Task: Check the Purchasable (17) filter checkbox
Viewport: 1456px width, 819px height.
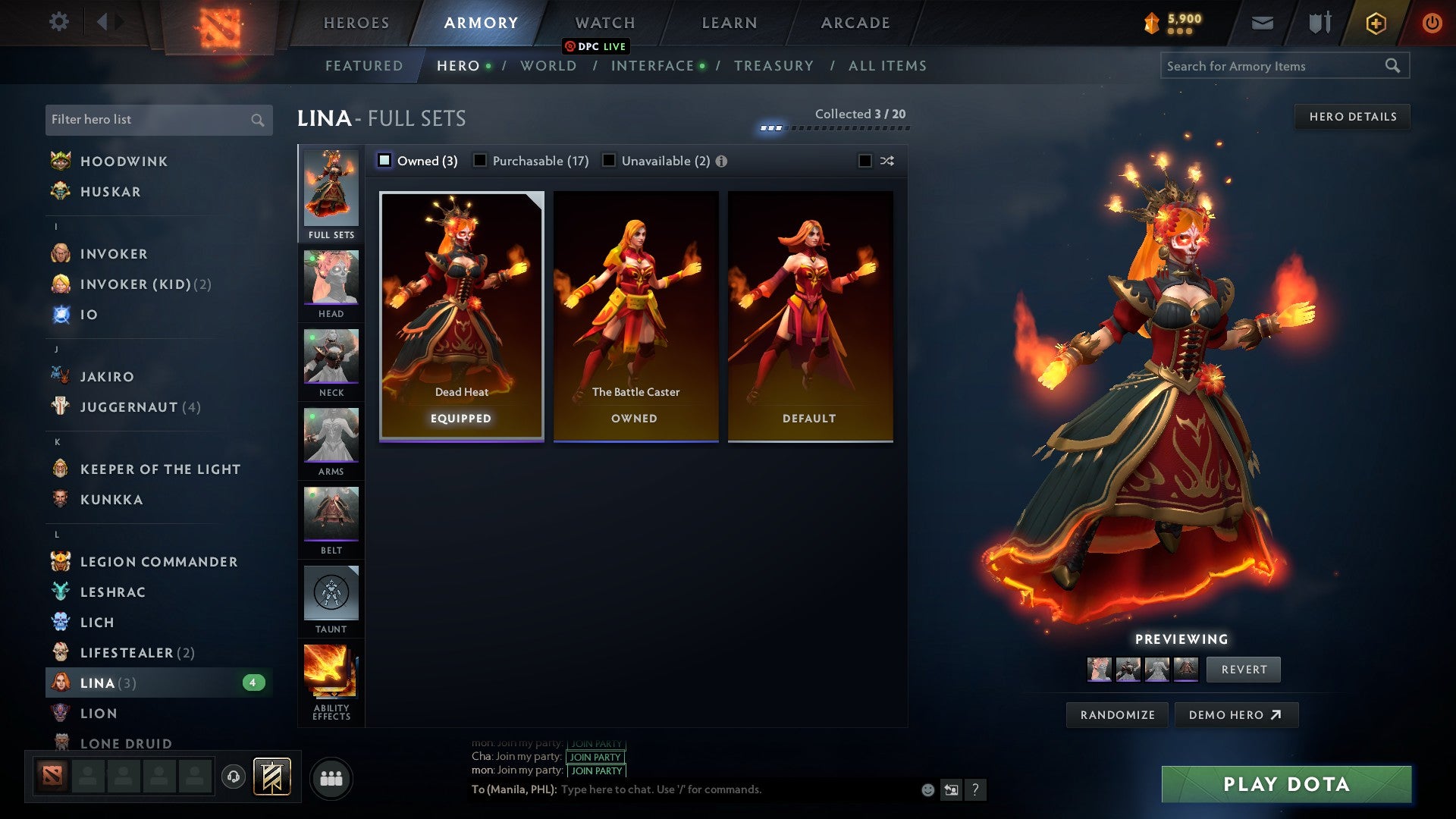Action: click(480, 160)
